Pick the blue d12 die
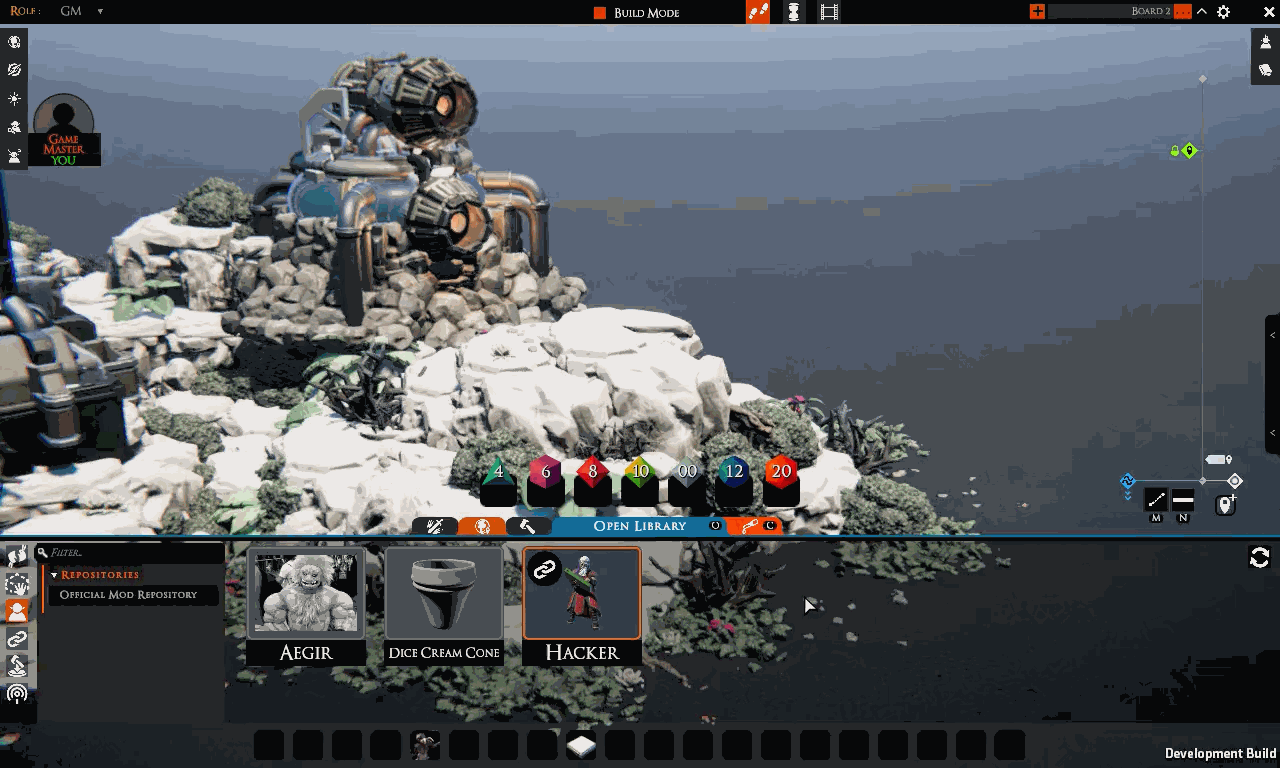Image resolution: width=1280 pixels, height=768 pixels. coord(734,473)
